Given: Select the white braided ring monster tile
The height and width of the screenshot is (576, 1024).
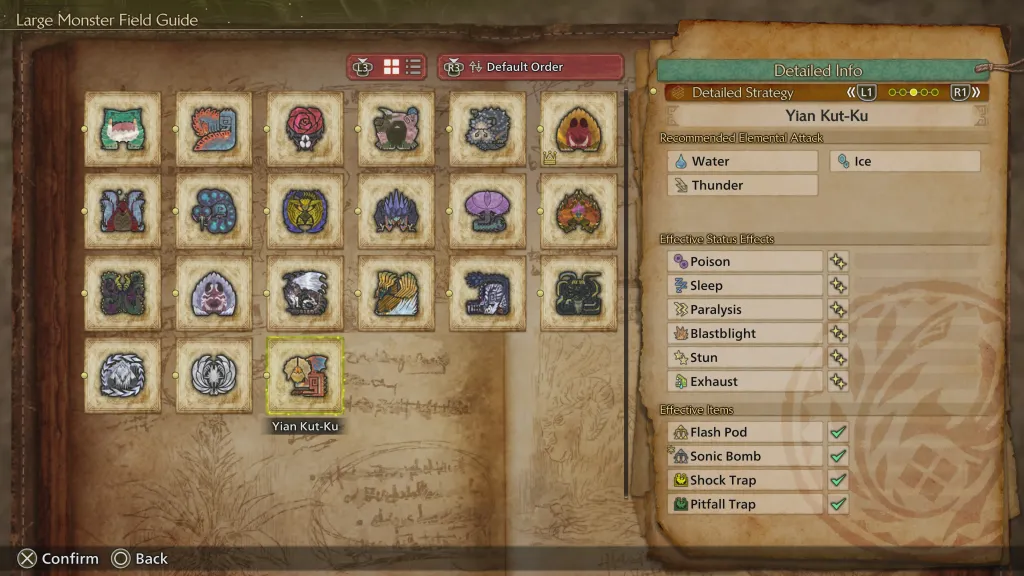Looking at the screenshot, I should pyautogui.click(x=122, y=375).
